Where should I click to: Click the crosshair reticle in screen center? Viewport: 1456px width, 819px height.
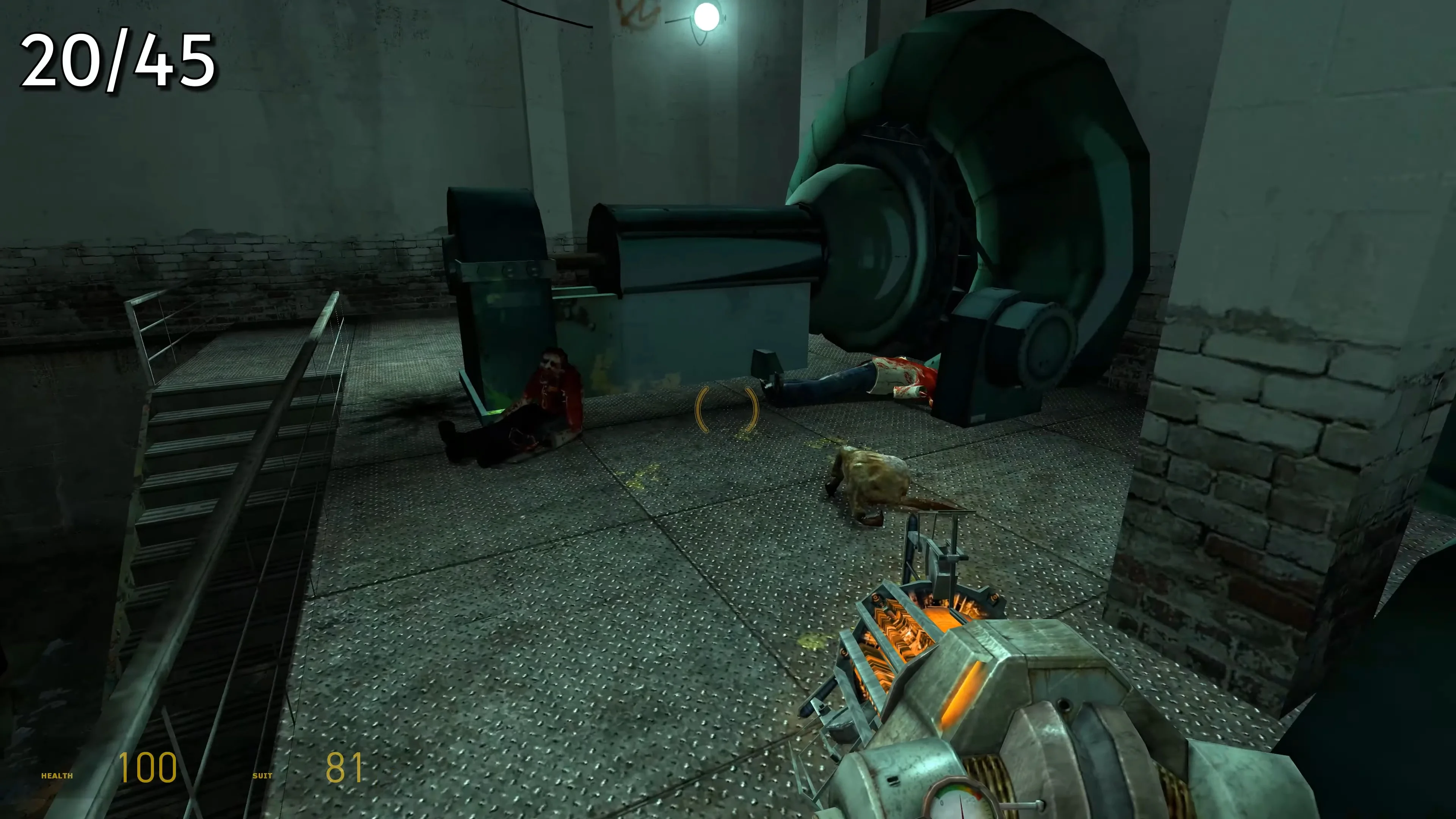(x=728, y=409)
